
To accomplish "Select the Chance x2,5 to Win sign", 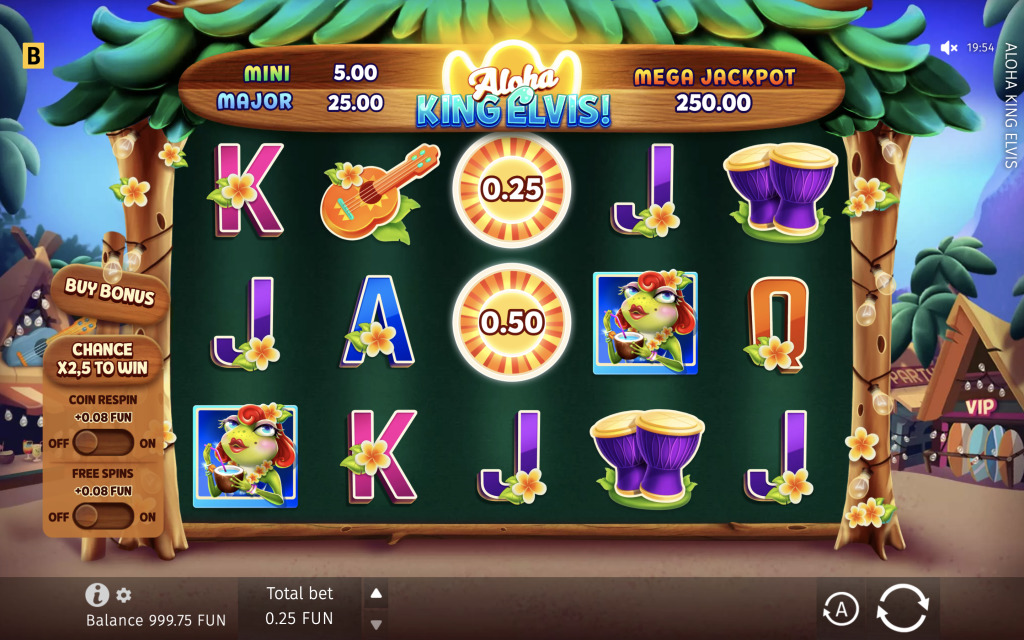I will click(x=102, y=359).
